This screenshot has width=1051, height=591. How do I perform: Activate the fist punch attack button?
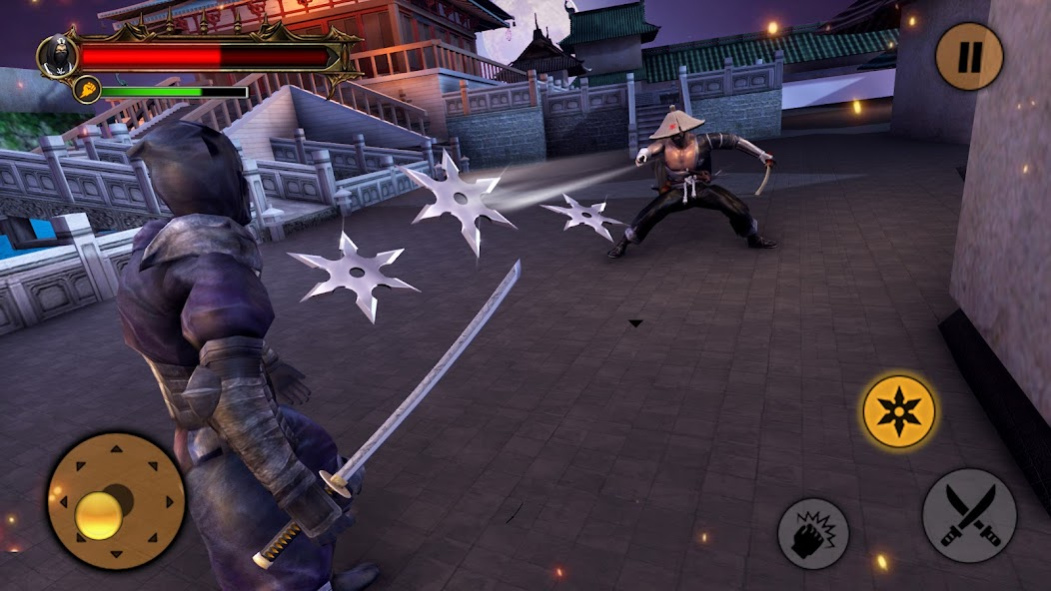click(813, 533)
